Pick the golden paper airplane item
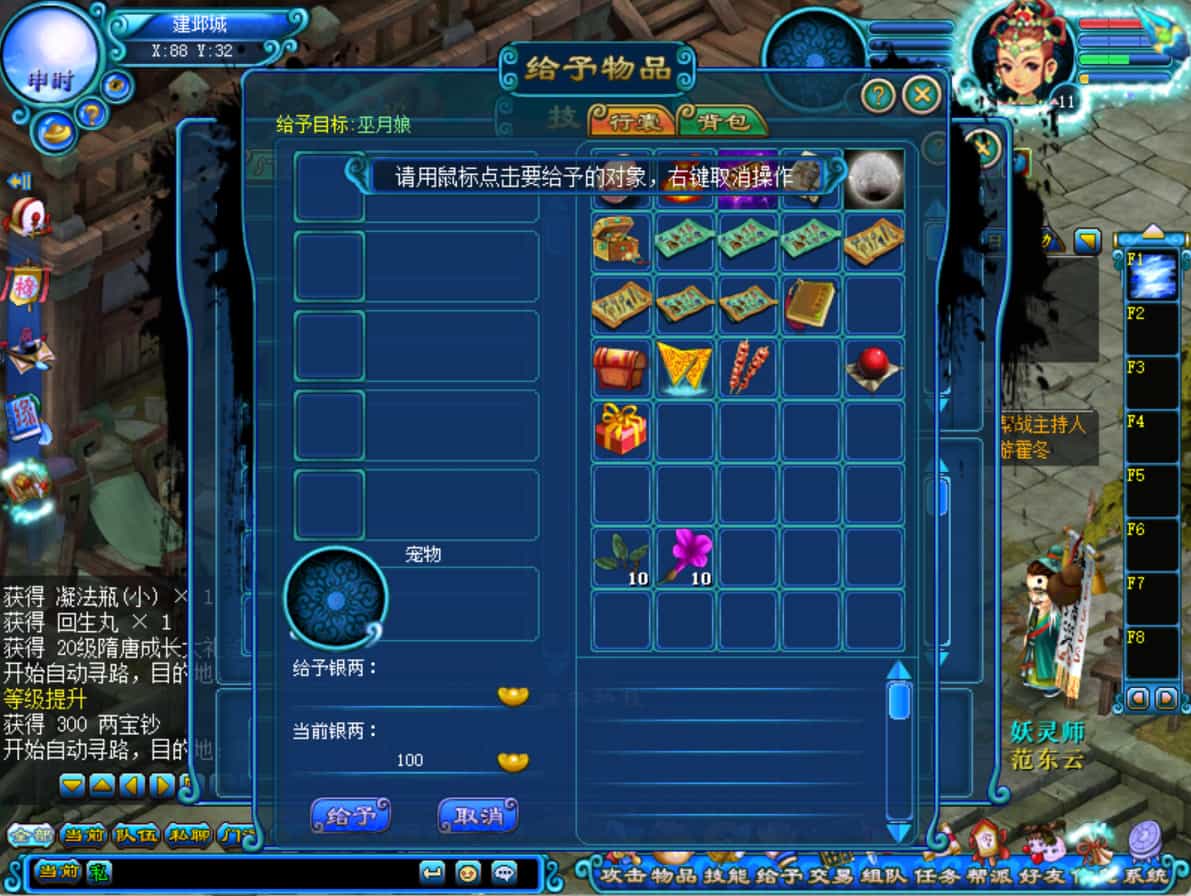Viewport: 1191px width, 896px height. (x=685, y=367)
